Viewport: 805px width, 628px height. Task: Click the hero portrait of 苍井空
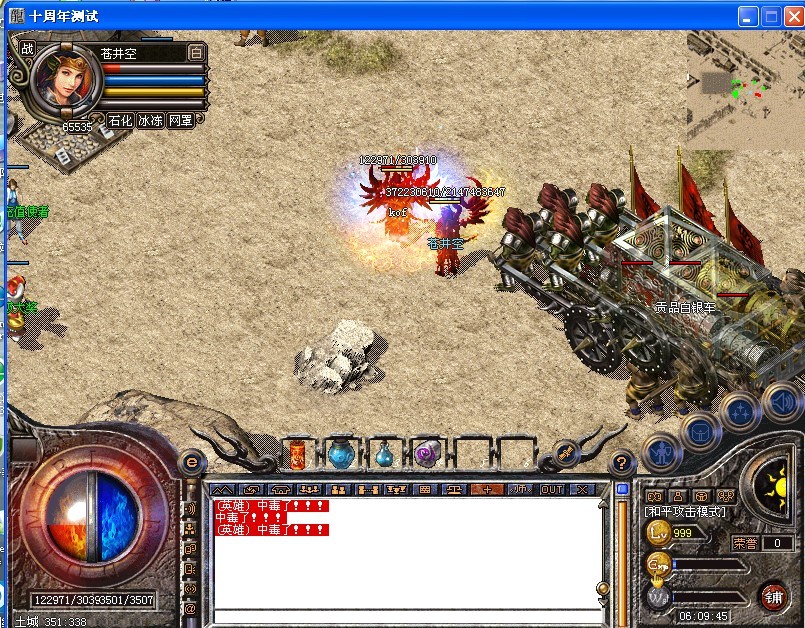68,79
